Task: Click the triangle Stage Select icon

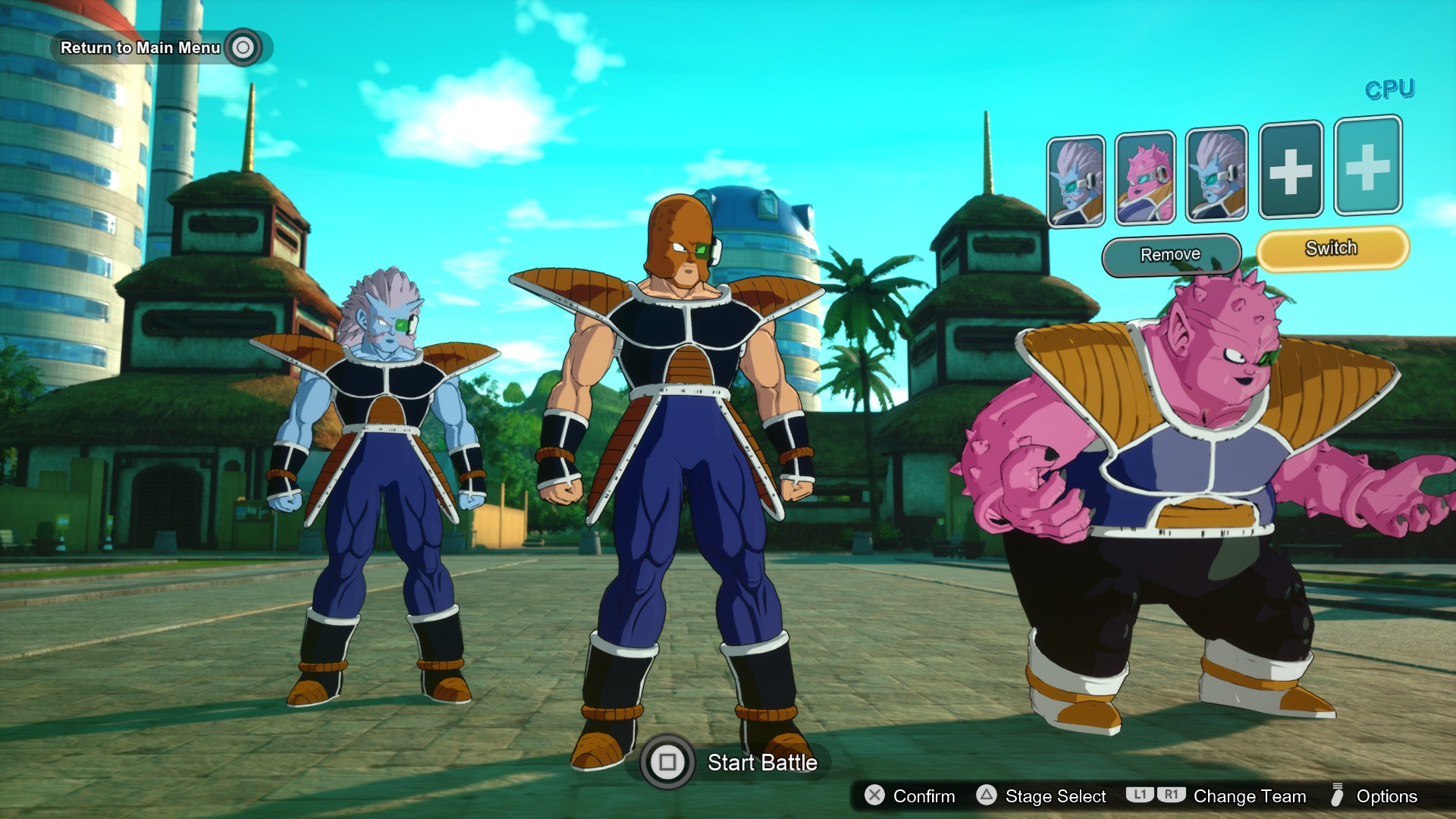Action: pos(986,796)
